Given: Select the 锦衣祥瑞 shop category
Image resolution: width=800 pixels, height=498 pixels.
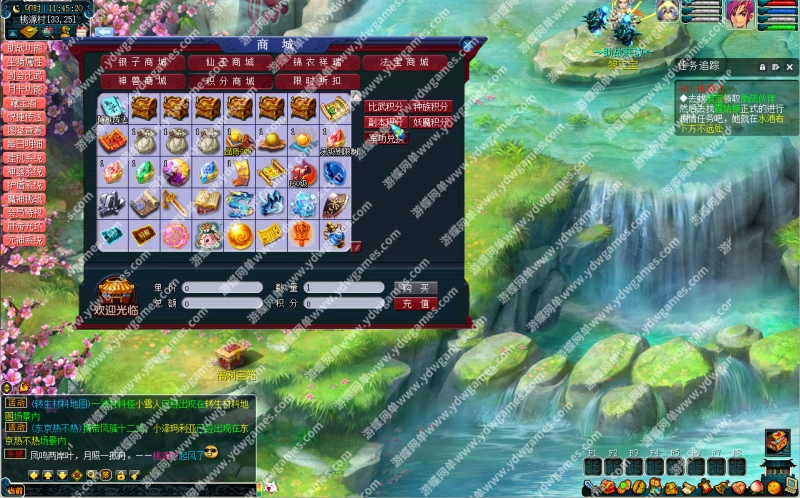Looking at the screenshot, I should click(x=316, y=62).
